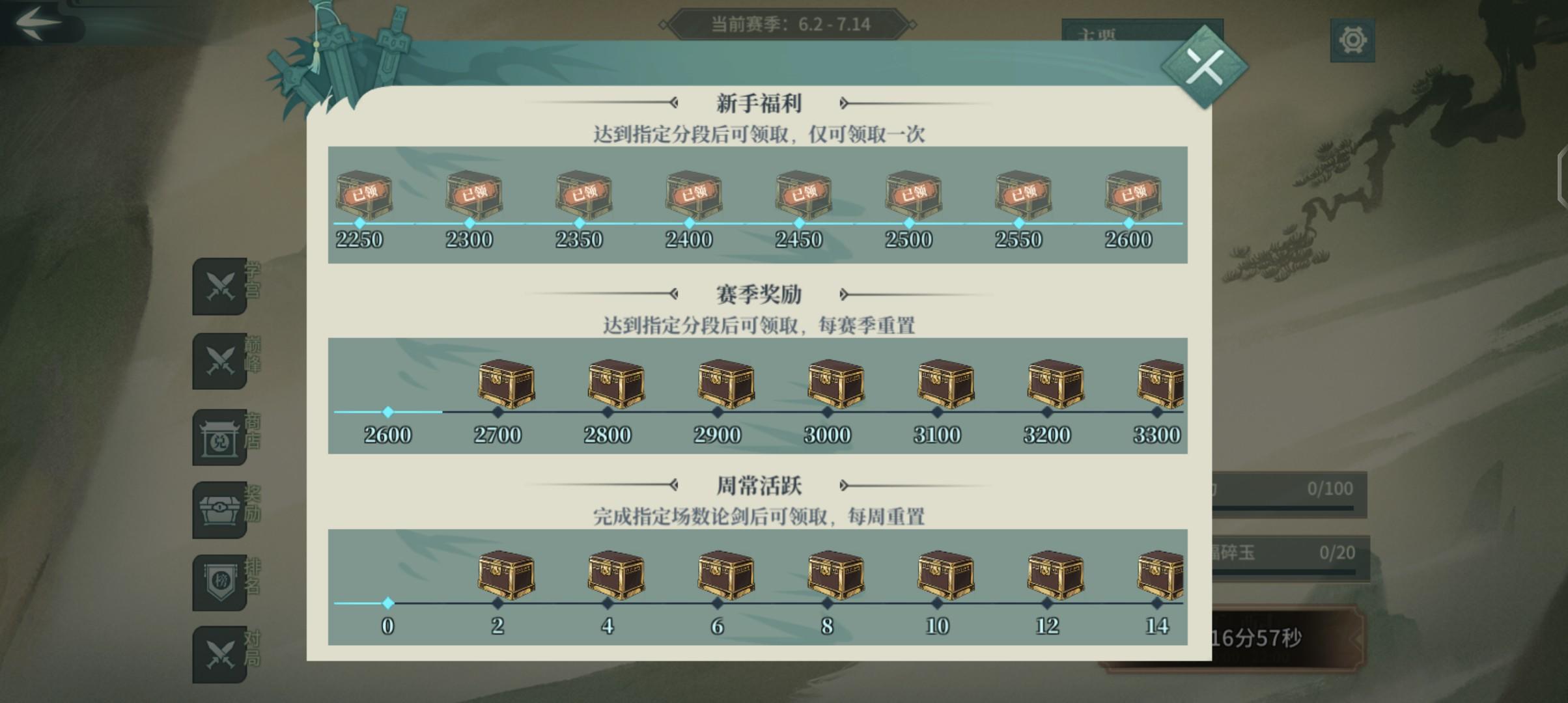This screenshot has height=703, width=1568.
Task: Open the settings gear
Action: pyautogui.click(x=1354, y=40)
